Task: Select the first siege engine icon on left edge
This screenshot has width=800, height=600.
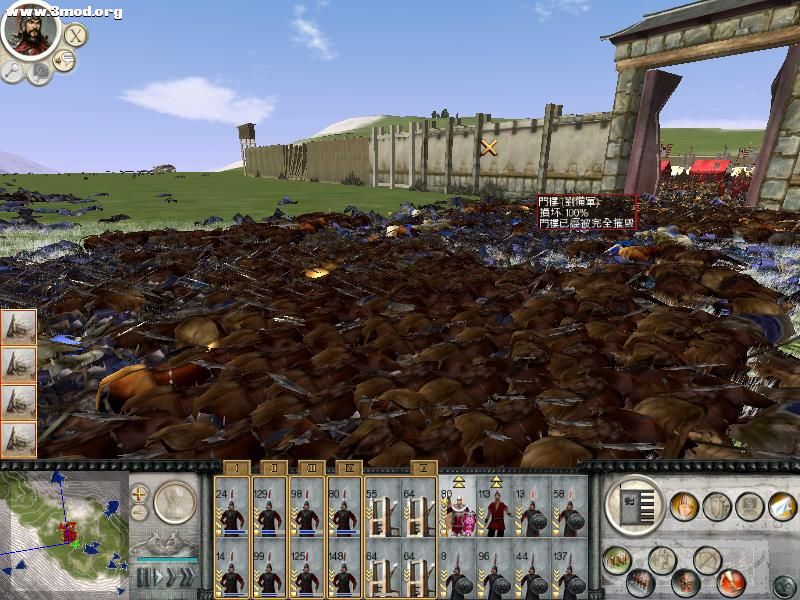Action: 19,327
